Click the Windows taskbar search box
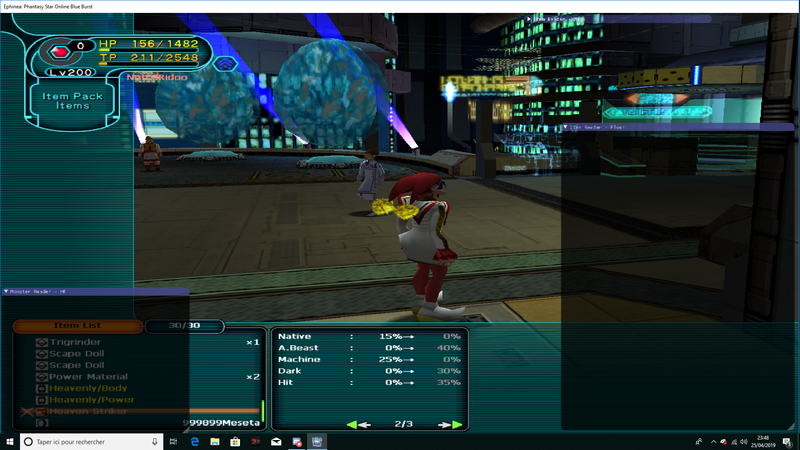Screen dimensions: 800x450 [95, 441]
